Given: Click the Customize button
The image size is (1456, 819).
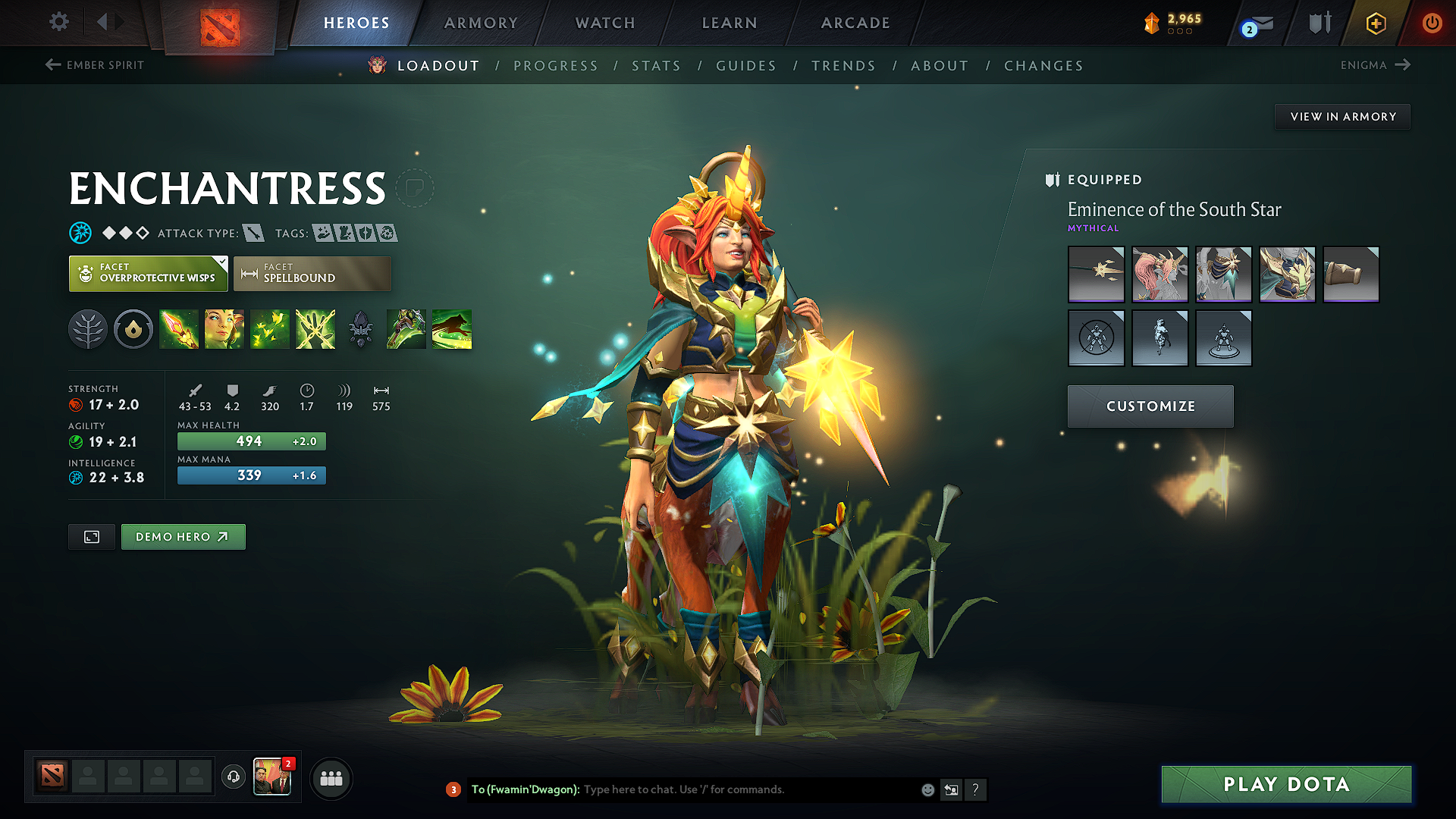Looking at the screenshot, I should pyautogui.click(x=1150, y=406).
